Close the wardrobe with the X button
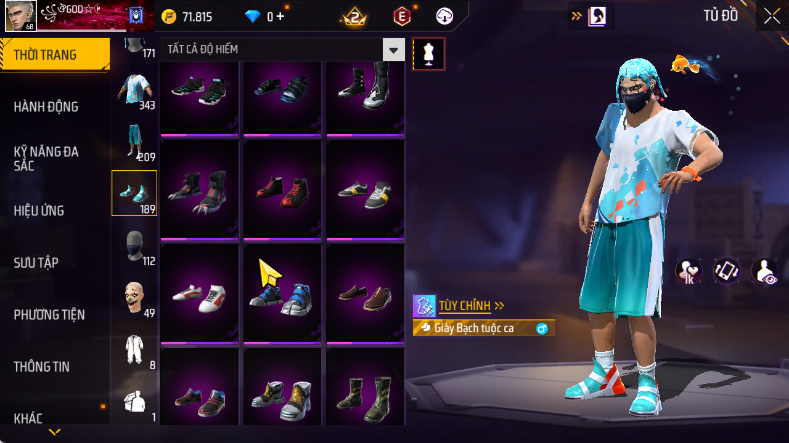Viewport: 789px width, 443px height. (x=772, y=16)
